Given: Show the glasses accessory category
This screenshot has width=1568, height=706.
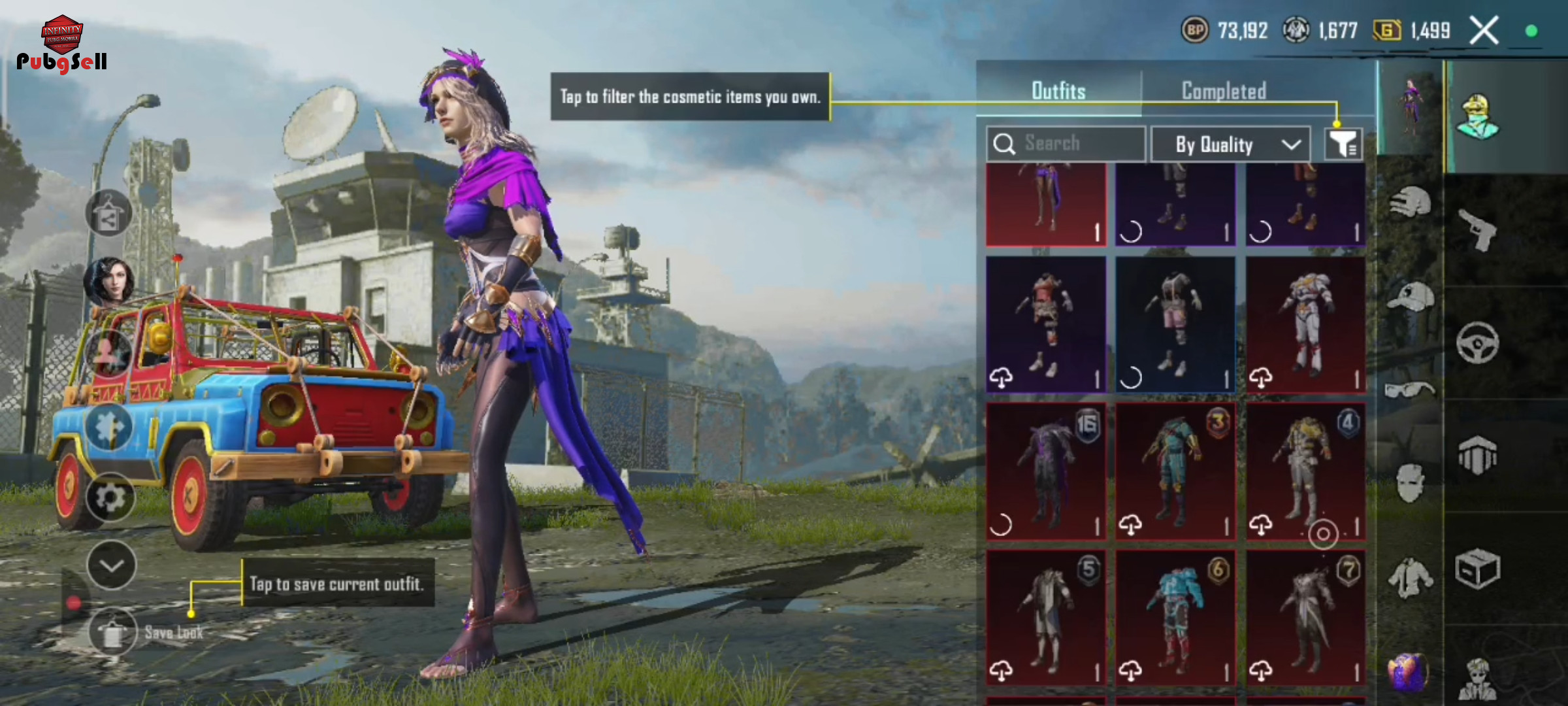Looking at the screenshot, I should pos(1410,390).
